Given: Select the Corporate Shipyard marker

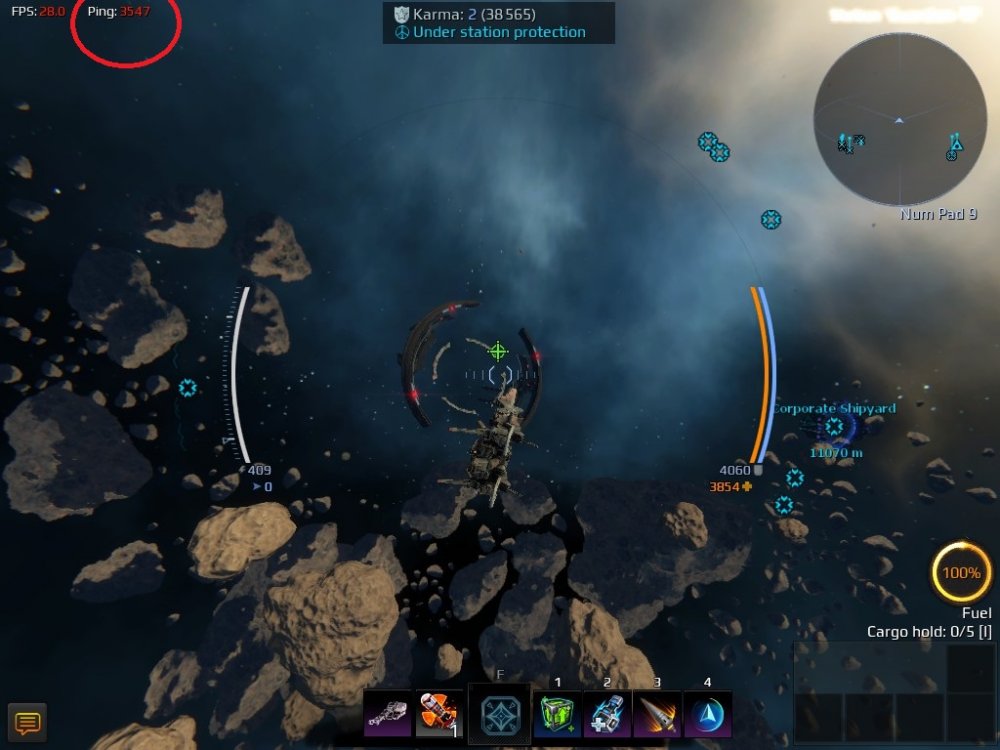Looking at the screenshot, I should click(x=833, y=427).
